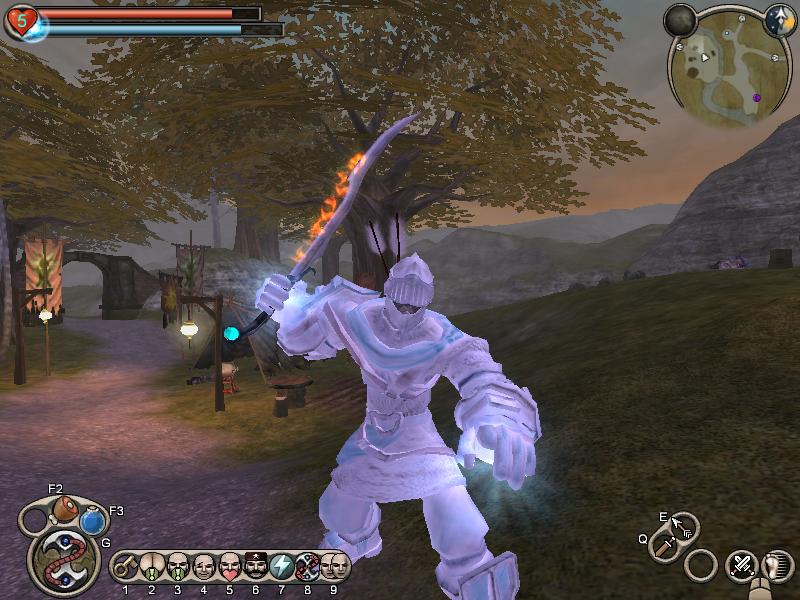Select the bare-back expression slot
800x600 pixels.
(152, 567)
